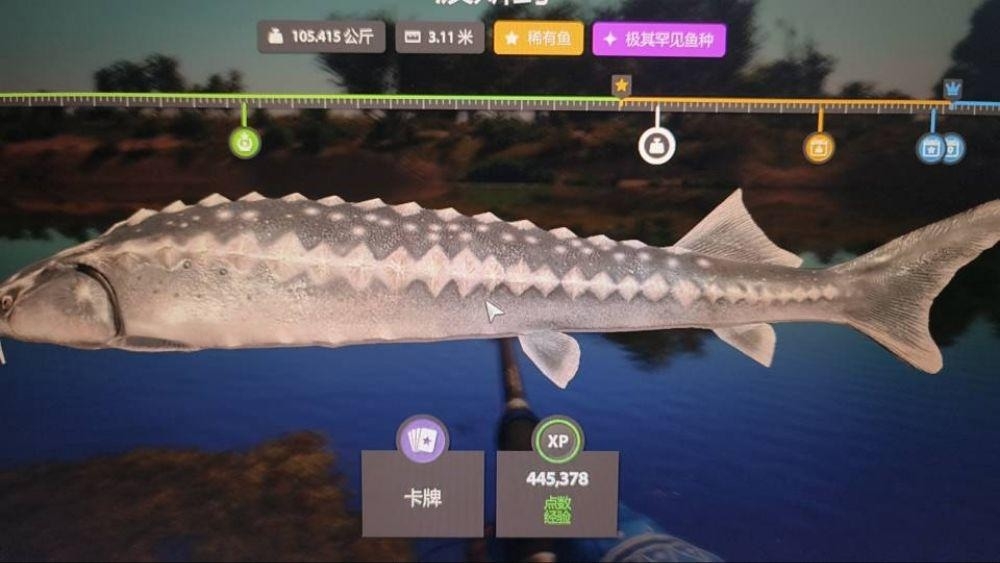The height and width of the screenshot is (563, 1000).
Task: Select the white weight marker on the scale
Action: [x=656, y=146]
